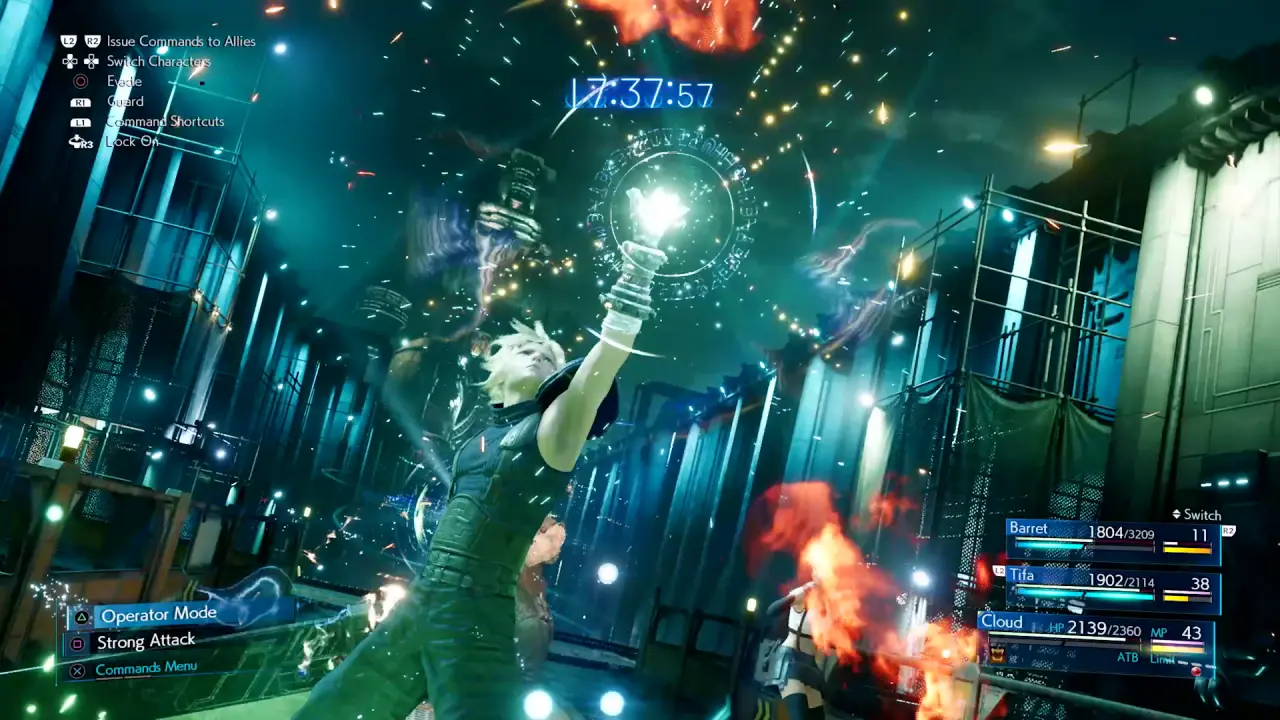Choose the Strong Attack command
The width and height of the screenshot is (1280, 720).
[x=146, y=642]
